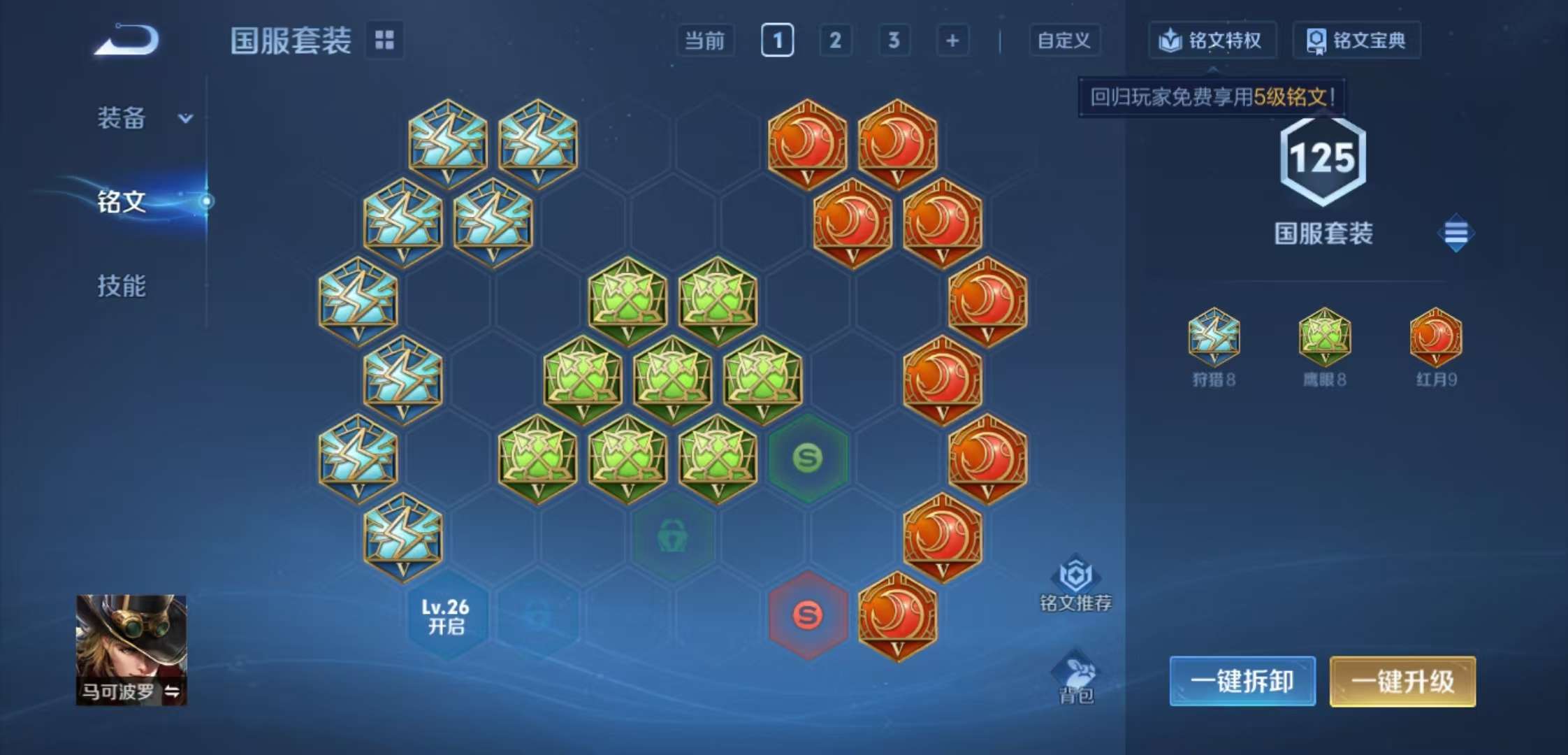Click the Lv.26 开启 locked slot
This screenshot has height=755, width=1568.
pyautogui.click(x=445, y=615)
